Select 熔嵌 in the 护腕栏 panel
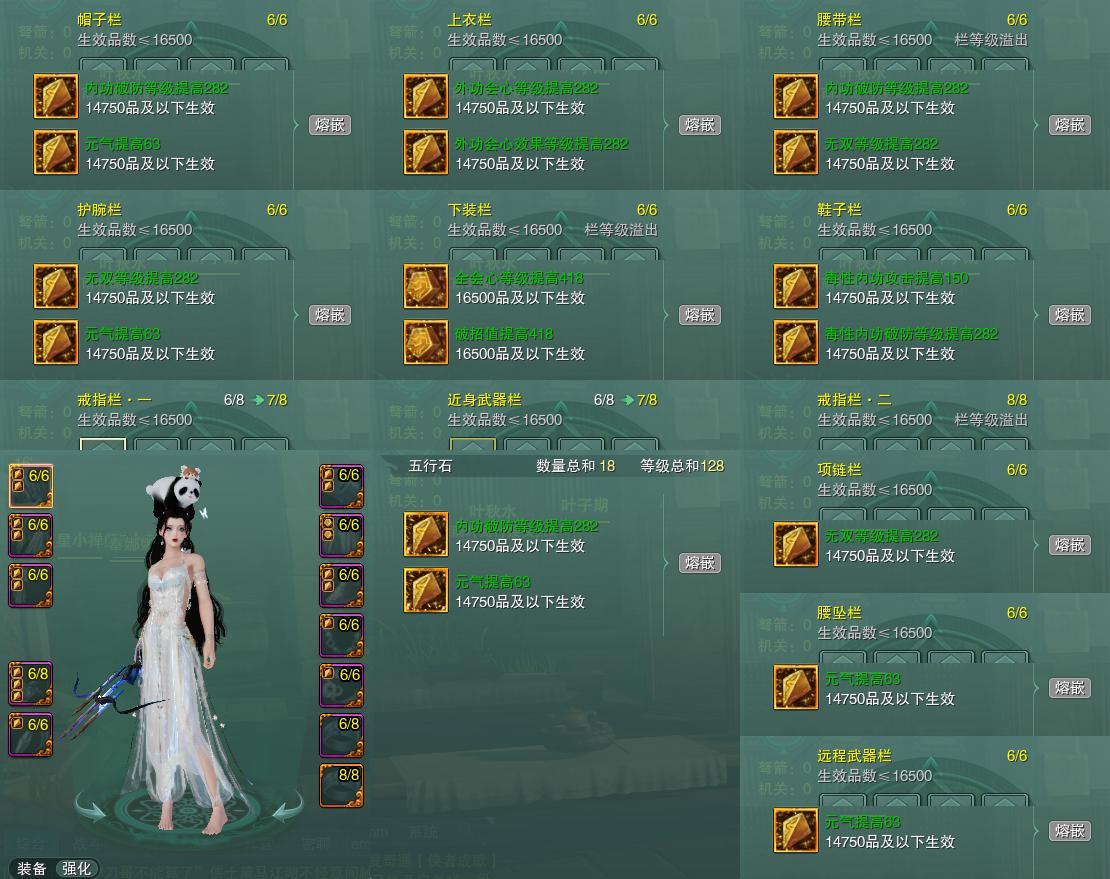 (330, 315)
